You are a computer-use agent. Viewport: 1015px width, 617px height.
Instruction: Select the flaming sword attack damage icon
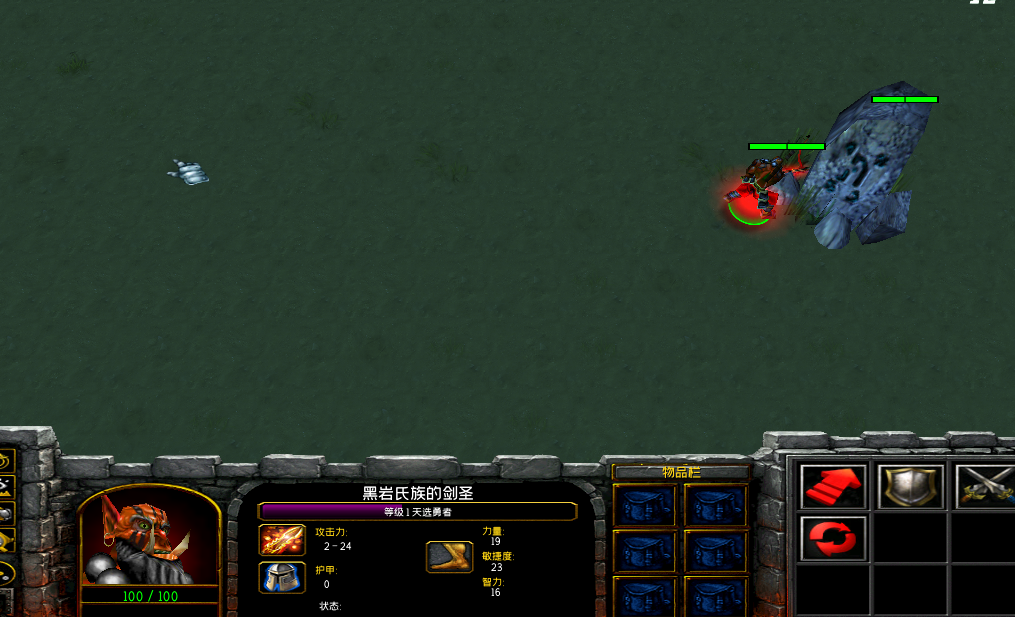click(x=282, y=540)
